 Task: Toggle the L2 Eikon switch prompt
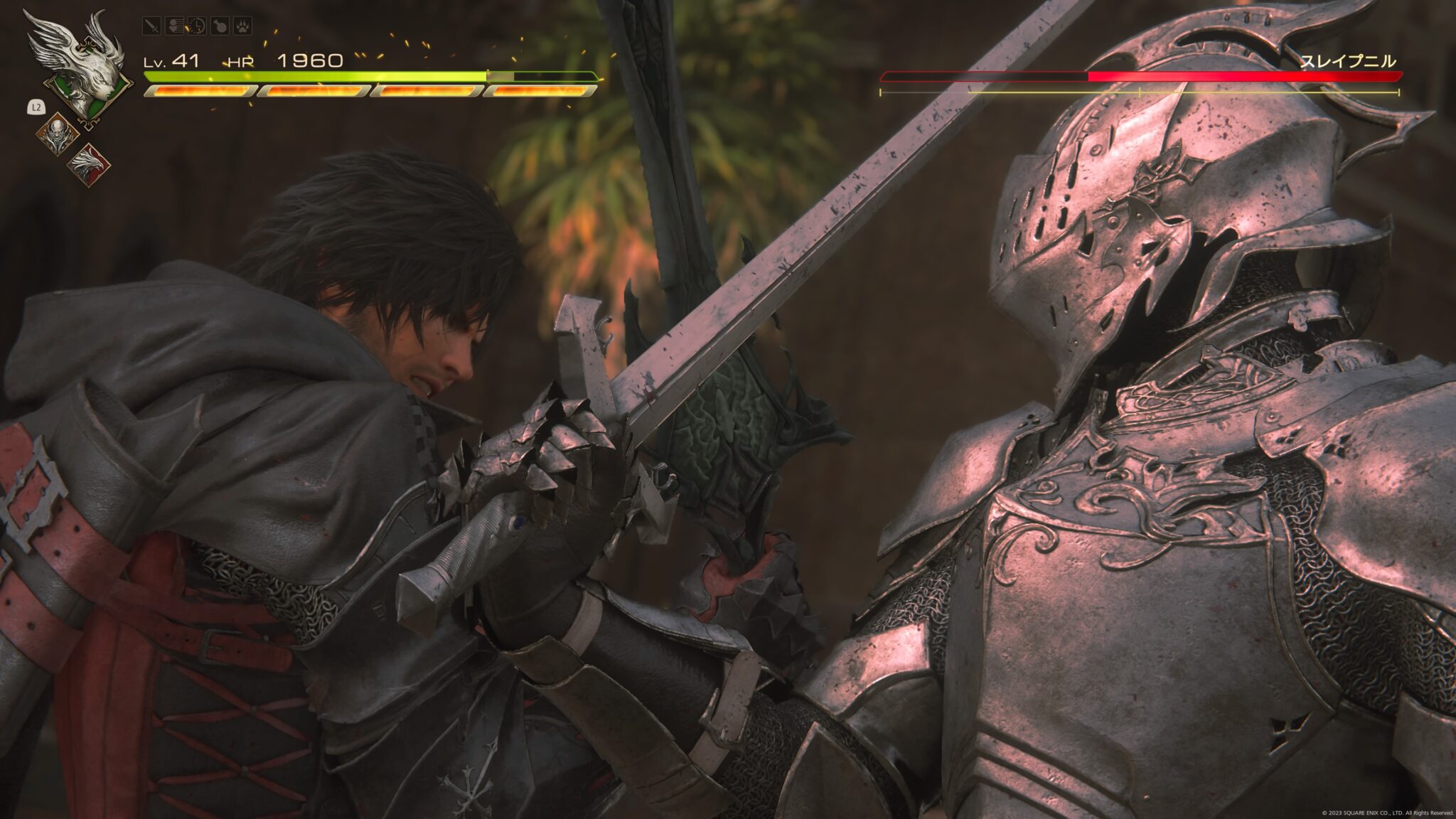coord(36,107)
